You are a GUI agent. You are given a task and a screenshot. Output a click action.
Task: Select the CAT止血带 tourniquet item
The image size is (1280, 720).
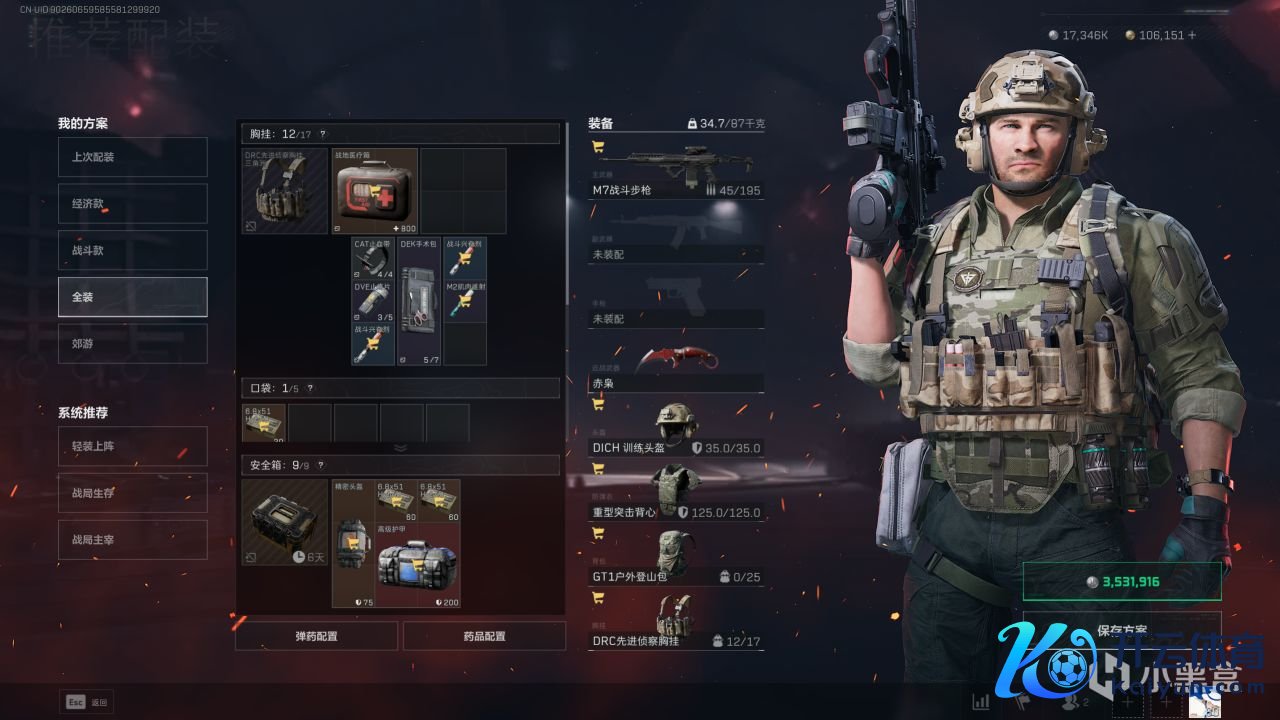coord(373,258)
